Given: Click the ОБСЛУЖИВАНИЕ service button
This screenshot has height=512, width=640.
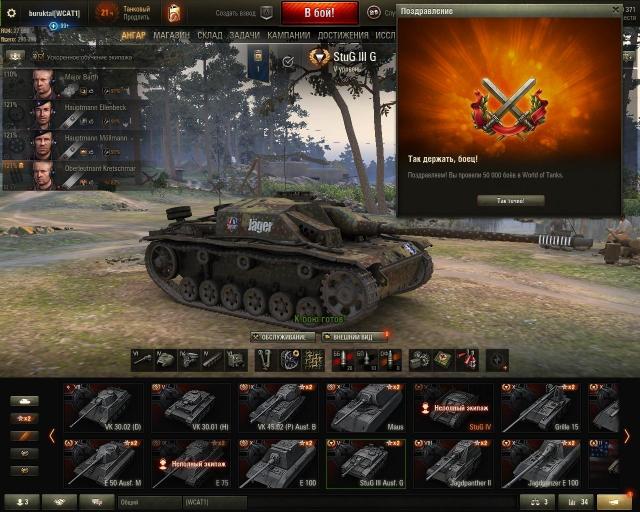Looking at the screenshot, I should click(x=282, y=337).
